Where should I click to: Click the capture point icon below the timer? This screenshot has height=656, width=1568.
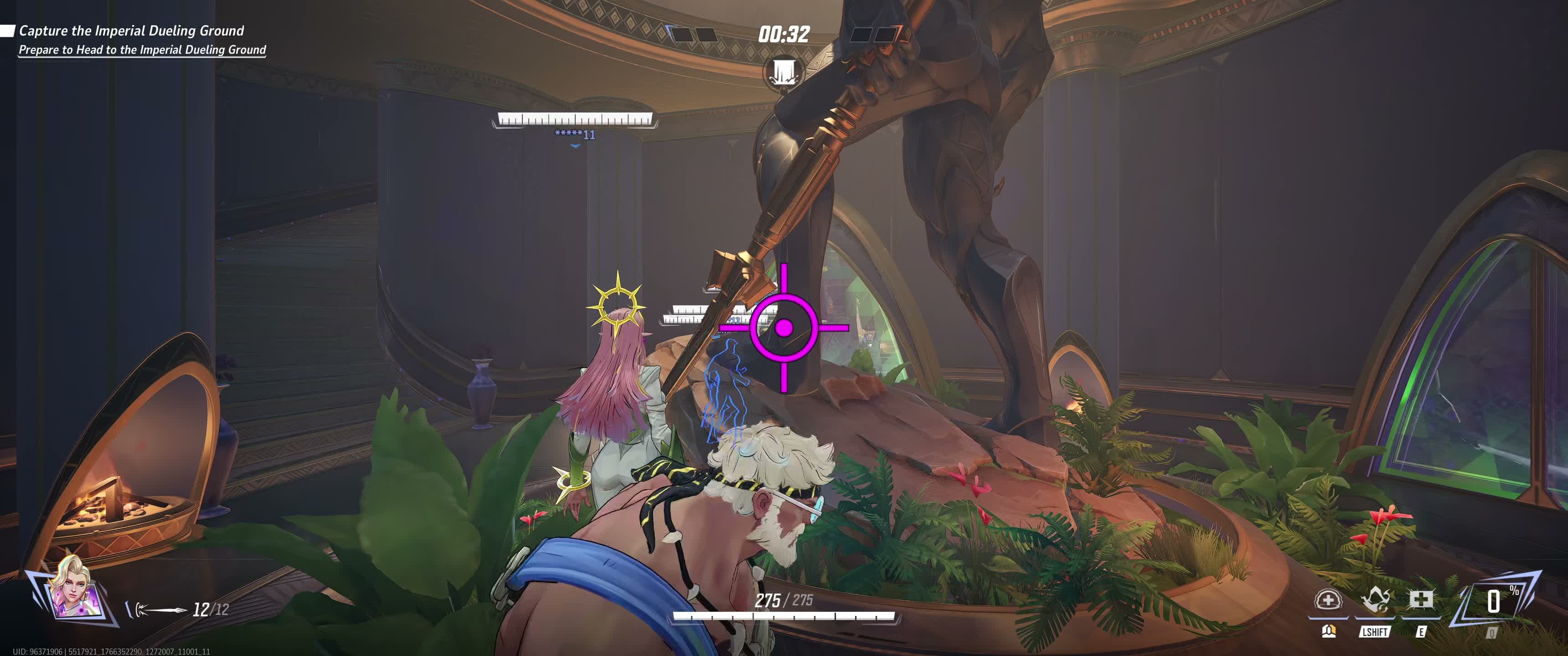pos(783,72)
